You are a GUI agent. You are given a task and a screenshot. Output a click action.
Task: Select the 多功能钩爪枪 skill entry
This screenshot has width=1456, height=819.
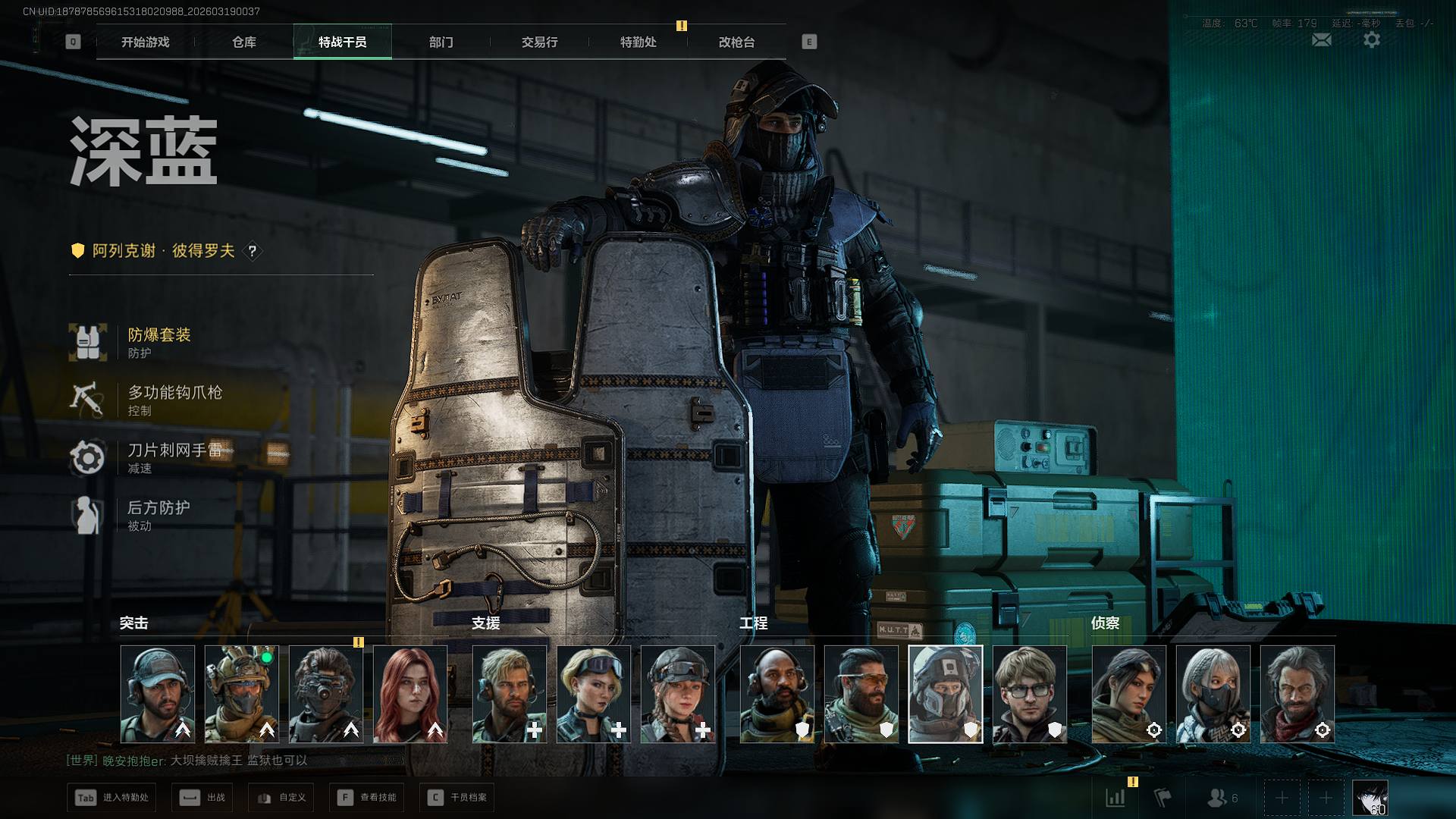173,400
